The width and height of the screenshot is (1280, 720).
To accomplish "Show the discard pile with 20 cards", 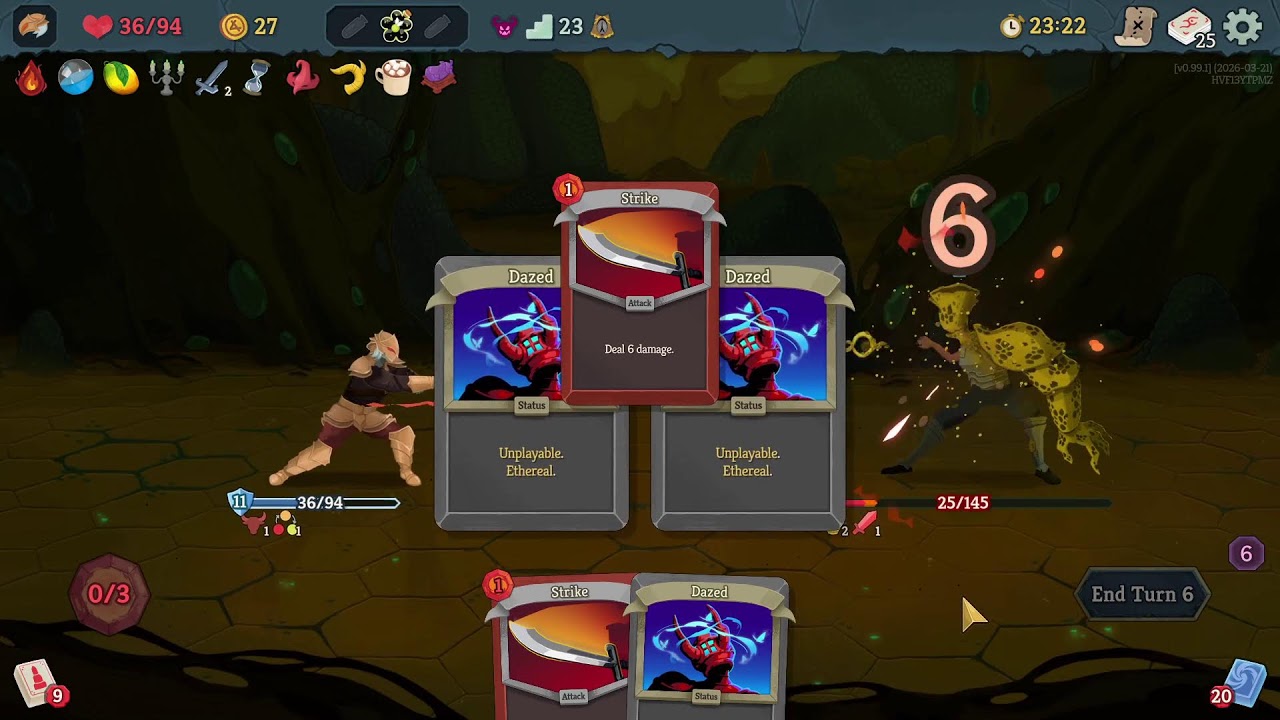I will pyautogui.click(x=1244, y=683).
